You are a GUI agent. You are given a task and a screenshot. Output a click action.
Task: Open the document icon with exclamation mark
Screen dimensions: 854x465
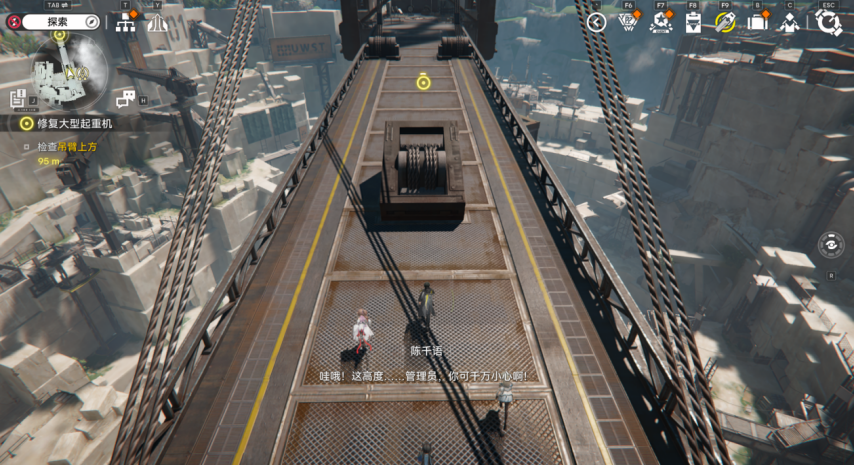click(x=18, y=97)
